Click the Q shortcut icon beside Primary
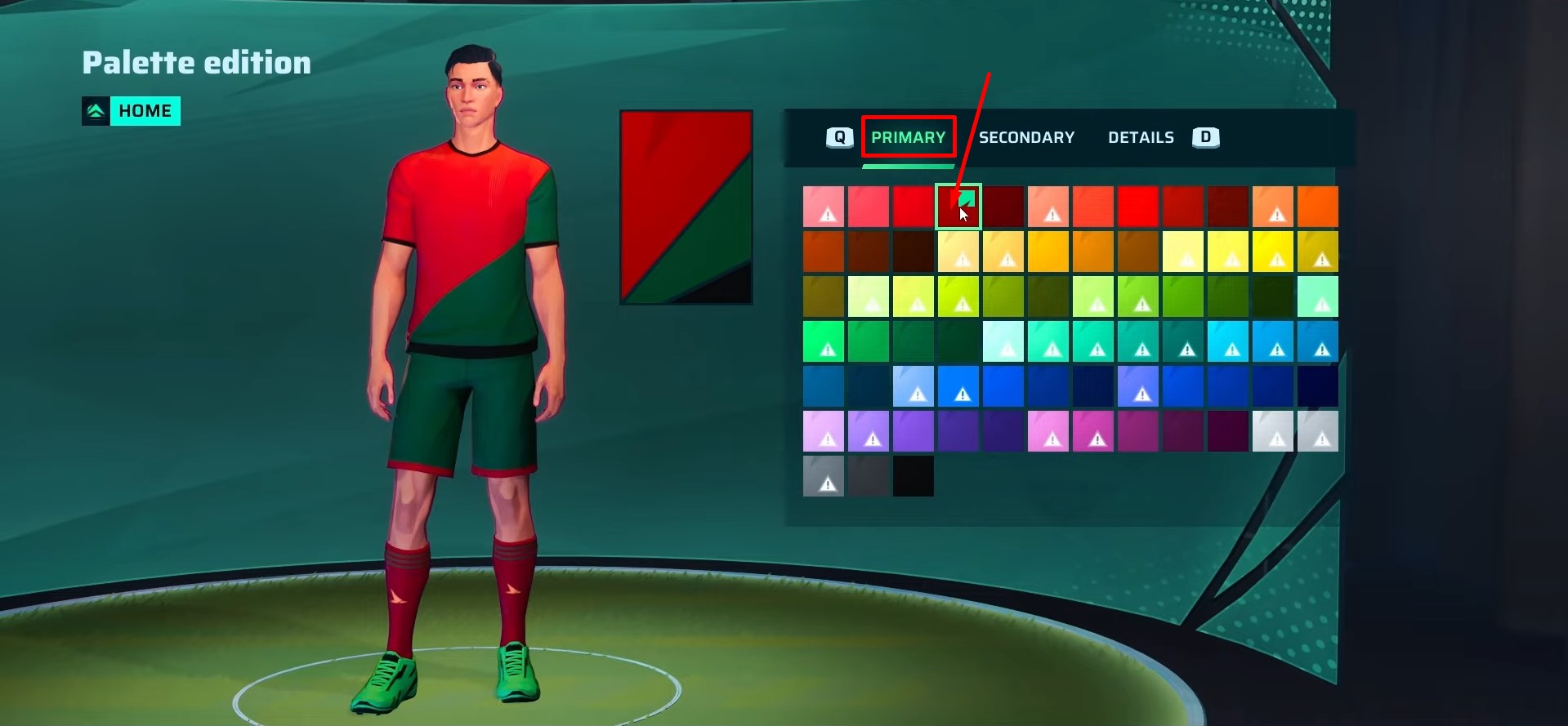The width and height of the screenshot is (1568, 726). pyautogui.click(x=838, y=137)
